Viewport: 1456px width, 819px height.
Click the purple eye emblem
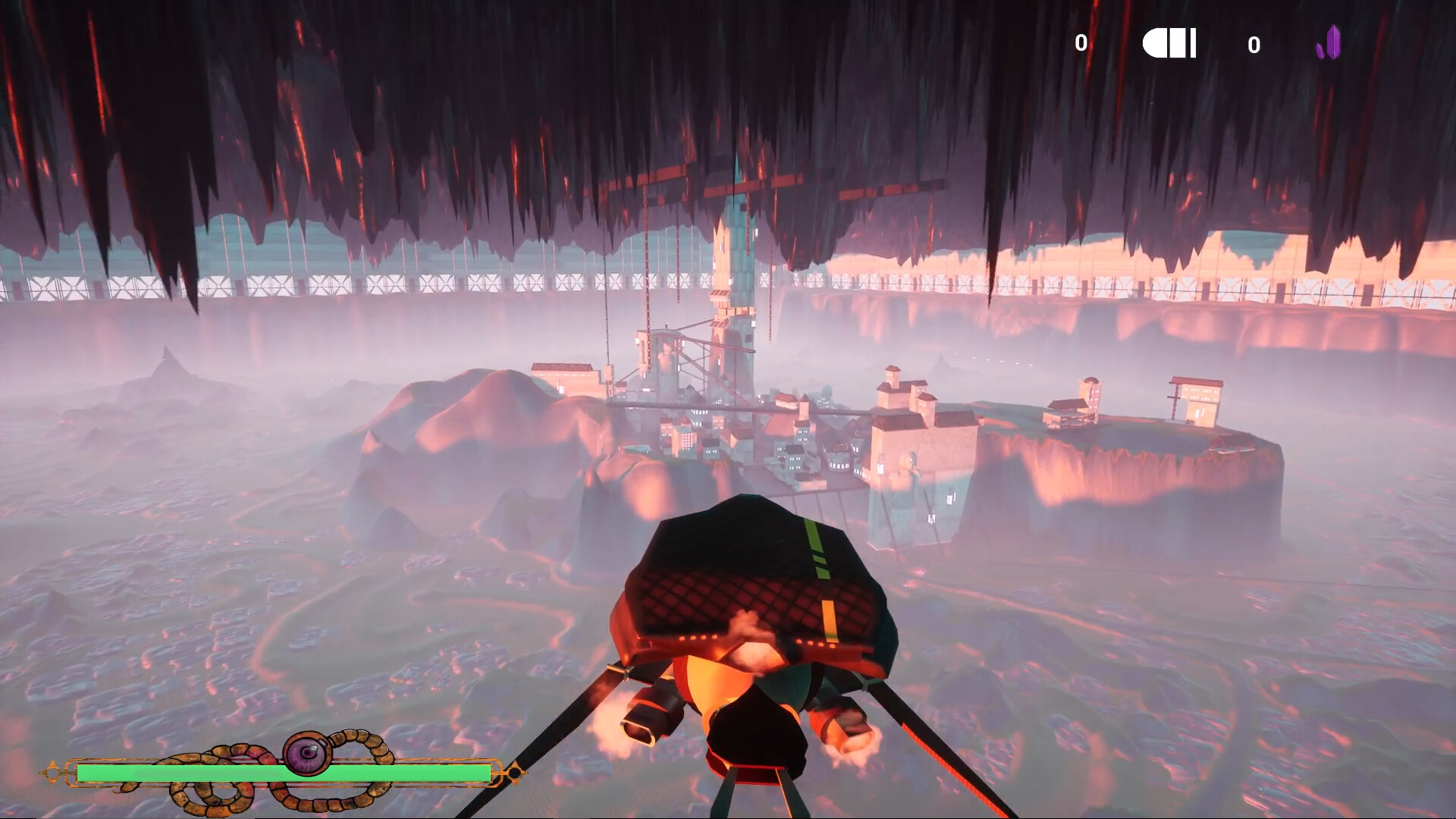click(x=306, y=752)
